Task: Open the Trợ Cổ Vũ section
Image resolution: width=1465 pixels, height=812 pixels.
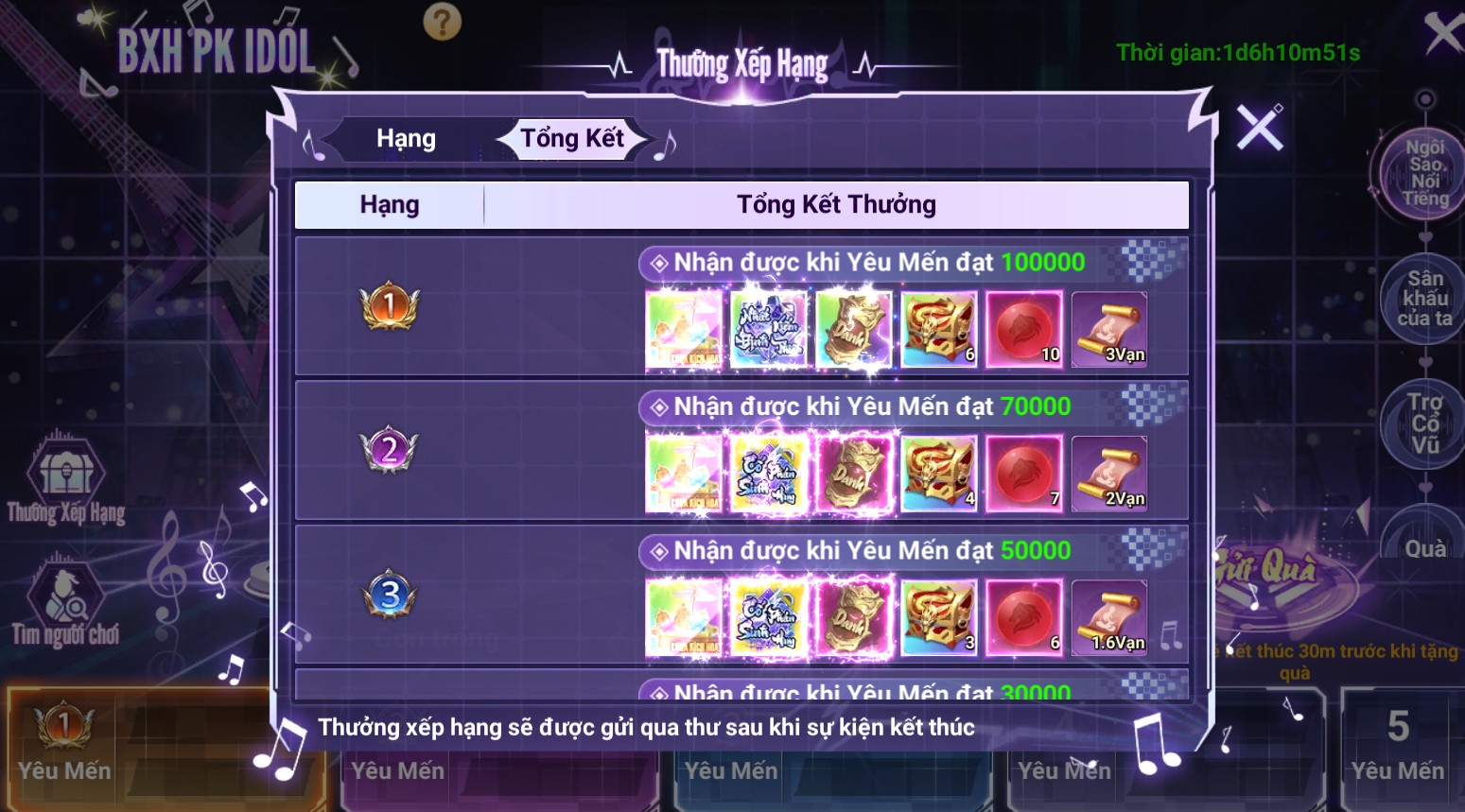Action: (1424, 423)
